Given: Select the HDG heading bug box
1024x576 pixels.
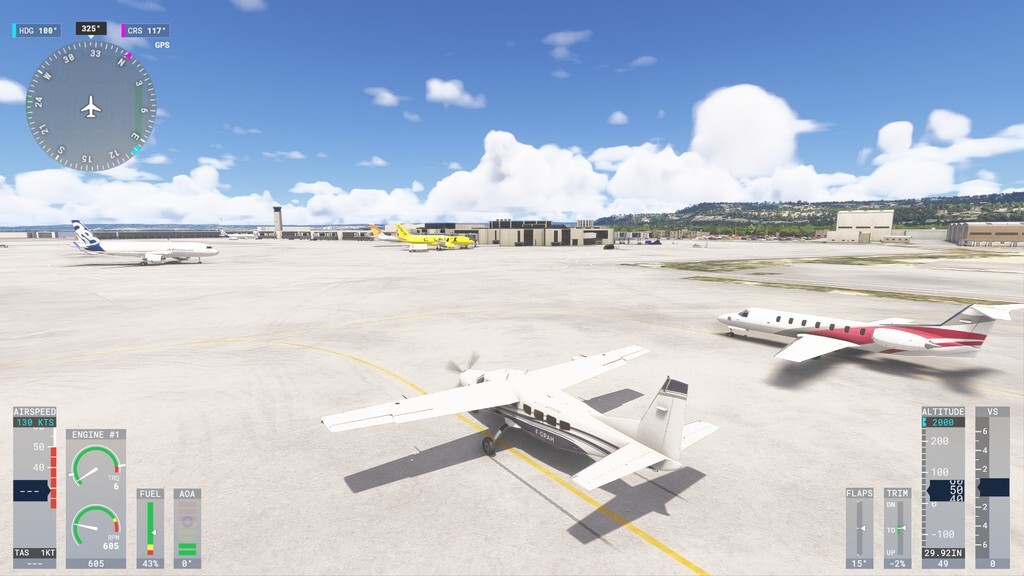Looking at the screenshot, I should click(x=37, y=31).
